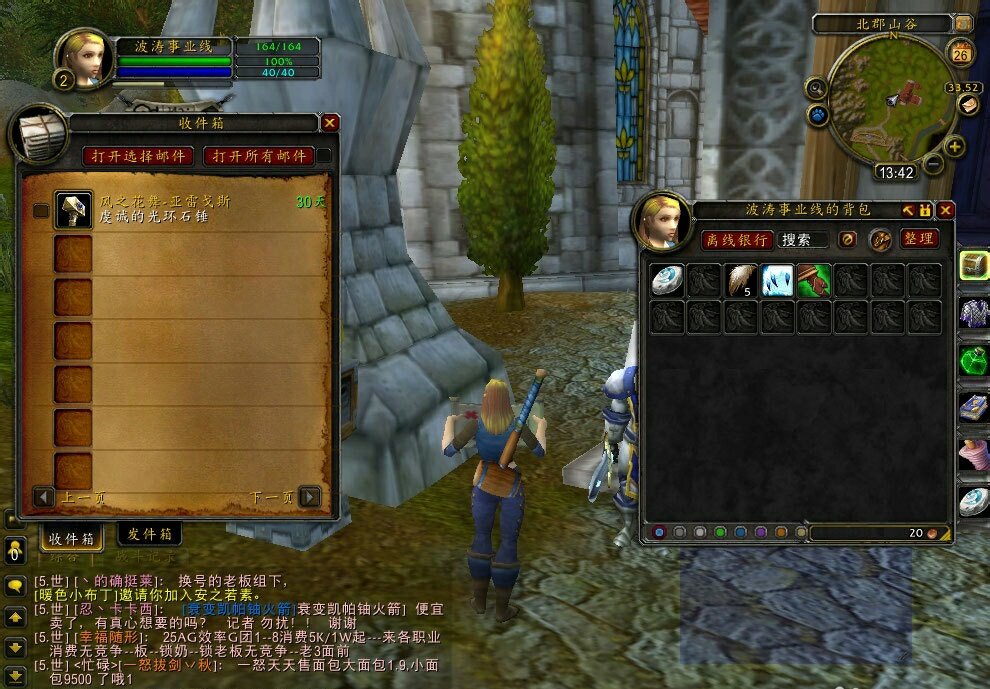The width and height of the screenshot is (990, 689).
Task: Close the 收件箱 mailbox window
Action: coord(330,123)
